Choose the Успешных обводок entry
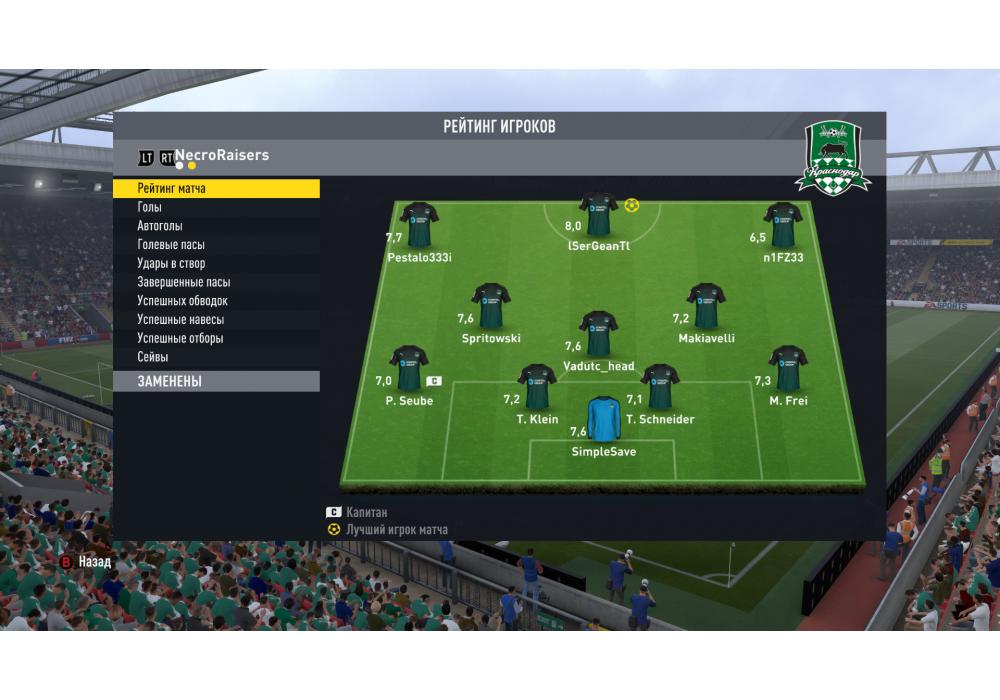1000x700 pixels. pos(216,301)
